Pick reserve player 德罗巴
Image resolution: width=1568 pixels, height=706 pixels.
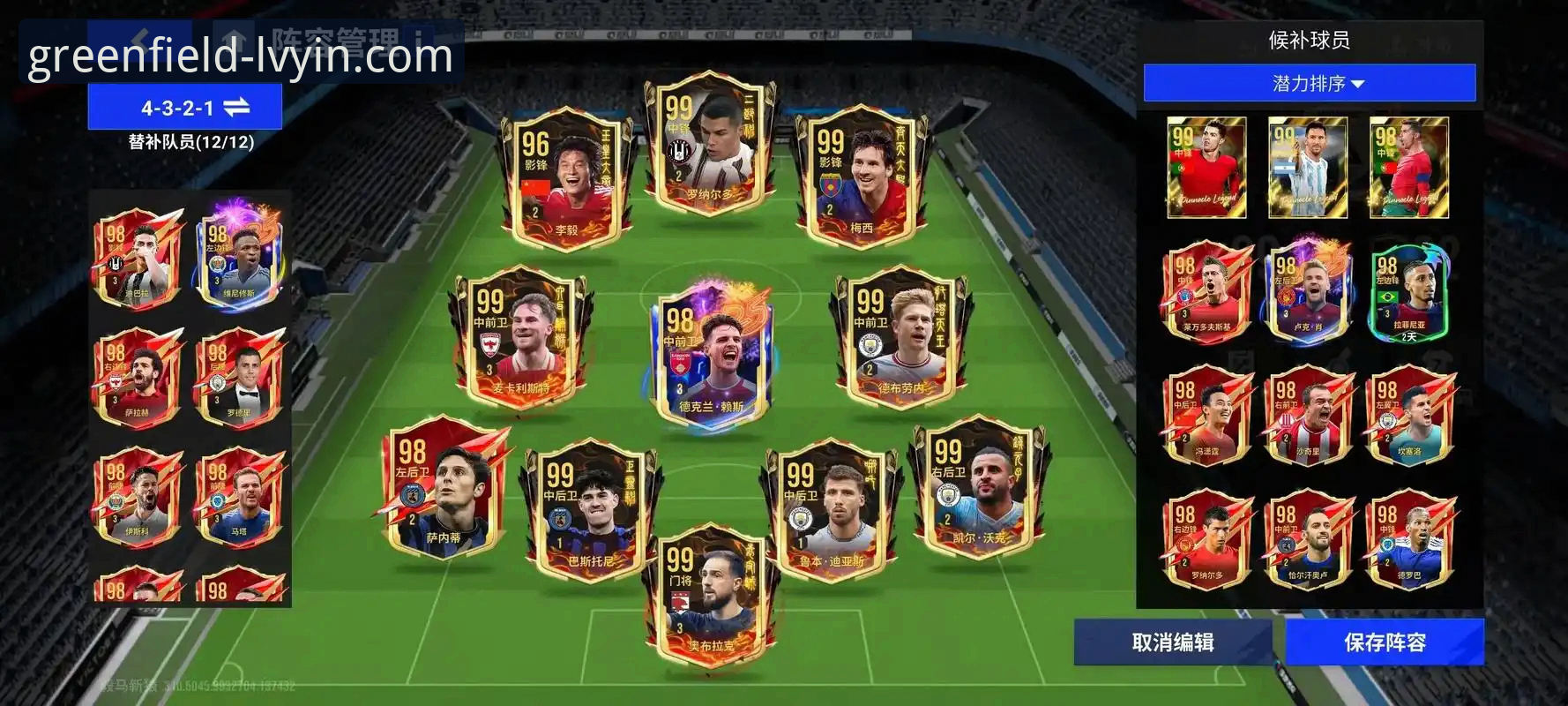1408,540
